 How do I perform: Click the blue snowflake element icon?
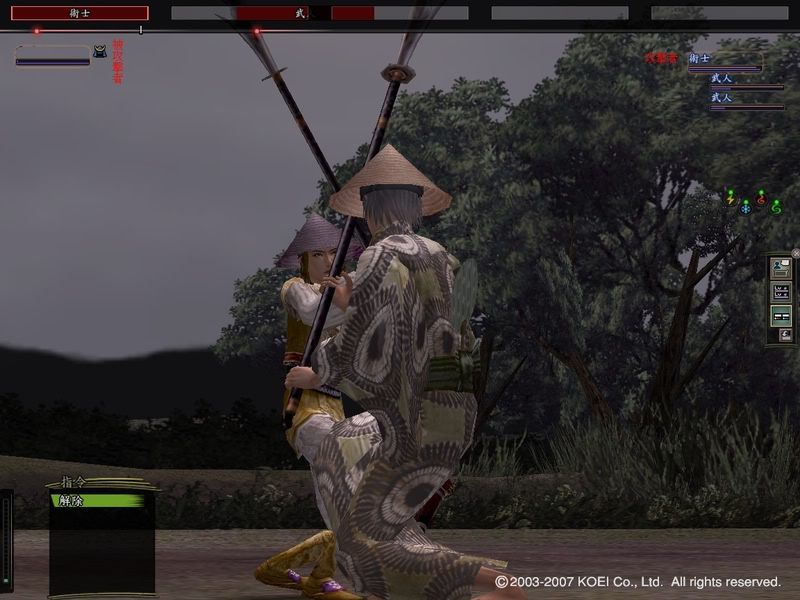(x=745, y=208)
